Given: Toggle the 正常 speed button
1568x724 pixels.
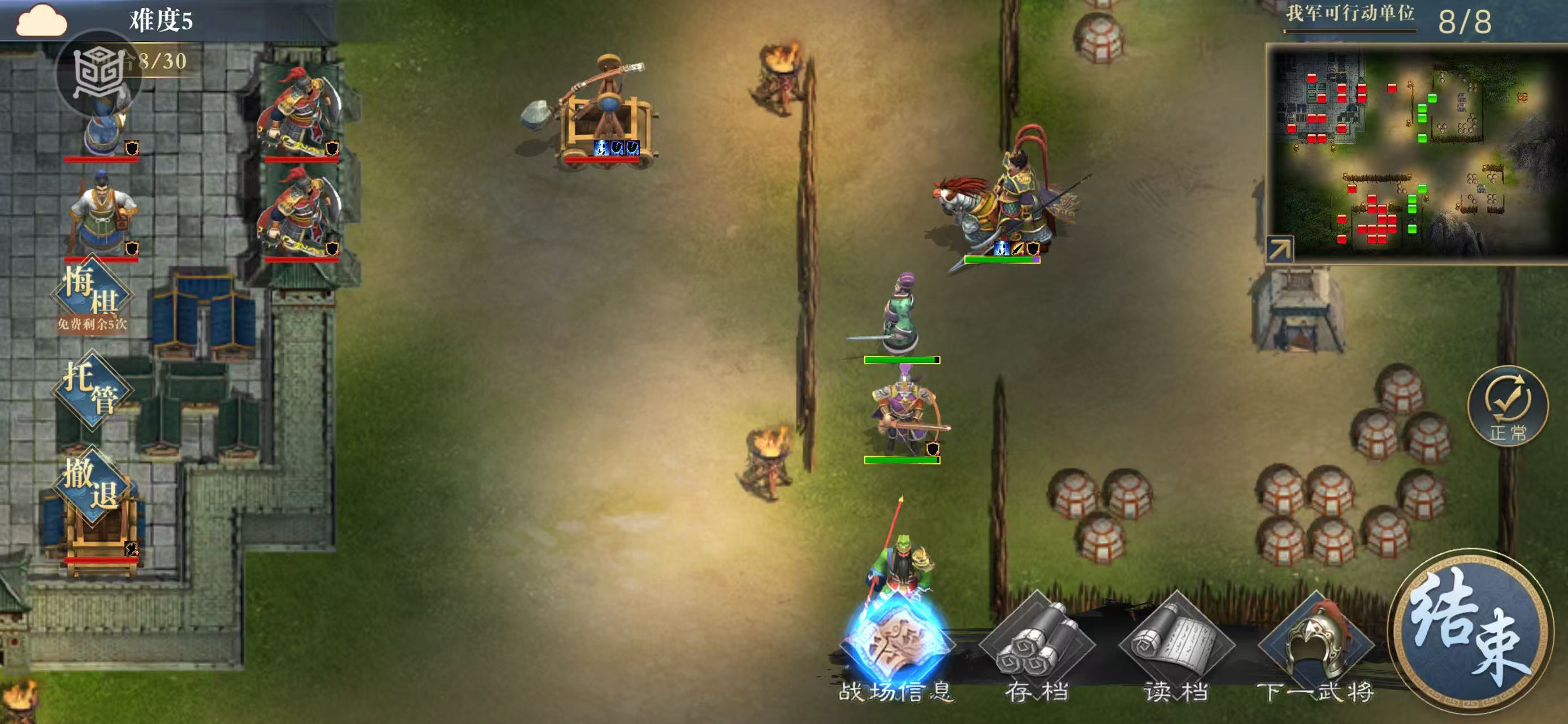Looking at the screenshot, I should 1508,406.
